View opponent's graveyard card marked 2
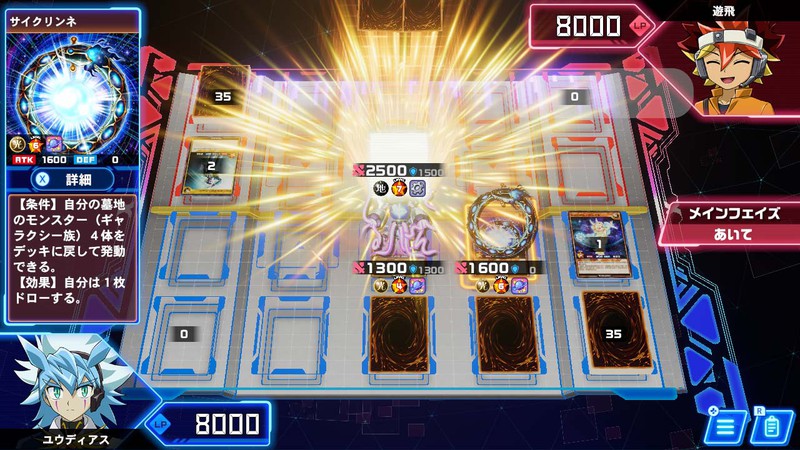This screenshot has width=800, height=450. pyautogui.click(x=212, y=165)
